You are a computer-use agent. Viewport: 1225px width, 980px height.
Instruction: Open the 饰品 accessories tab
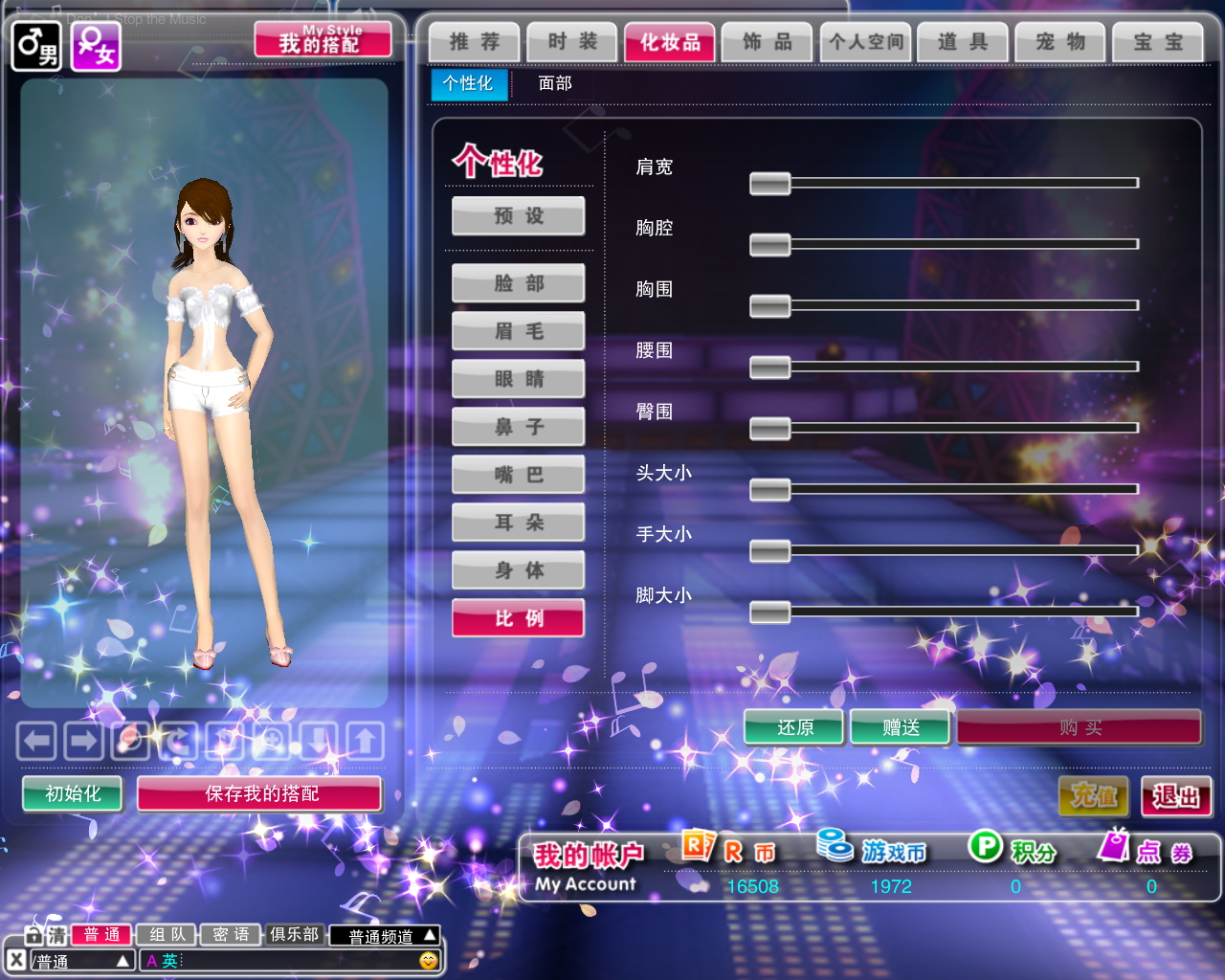point(768,42)
